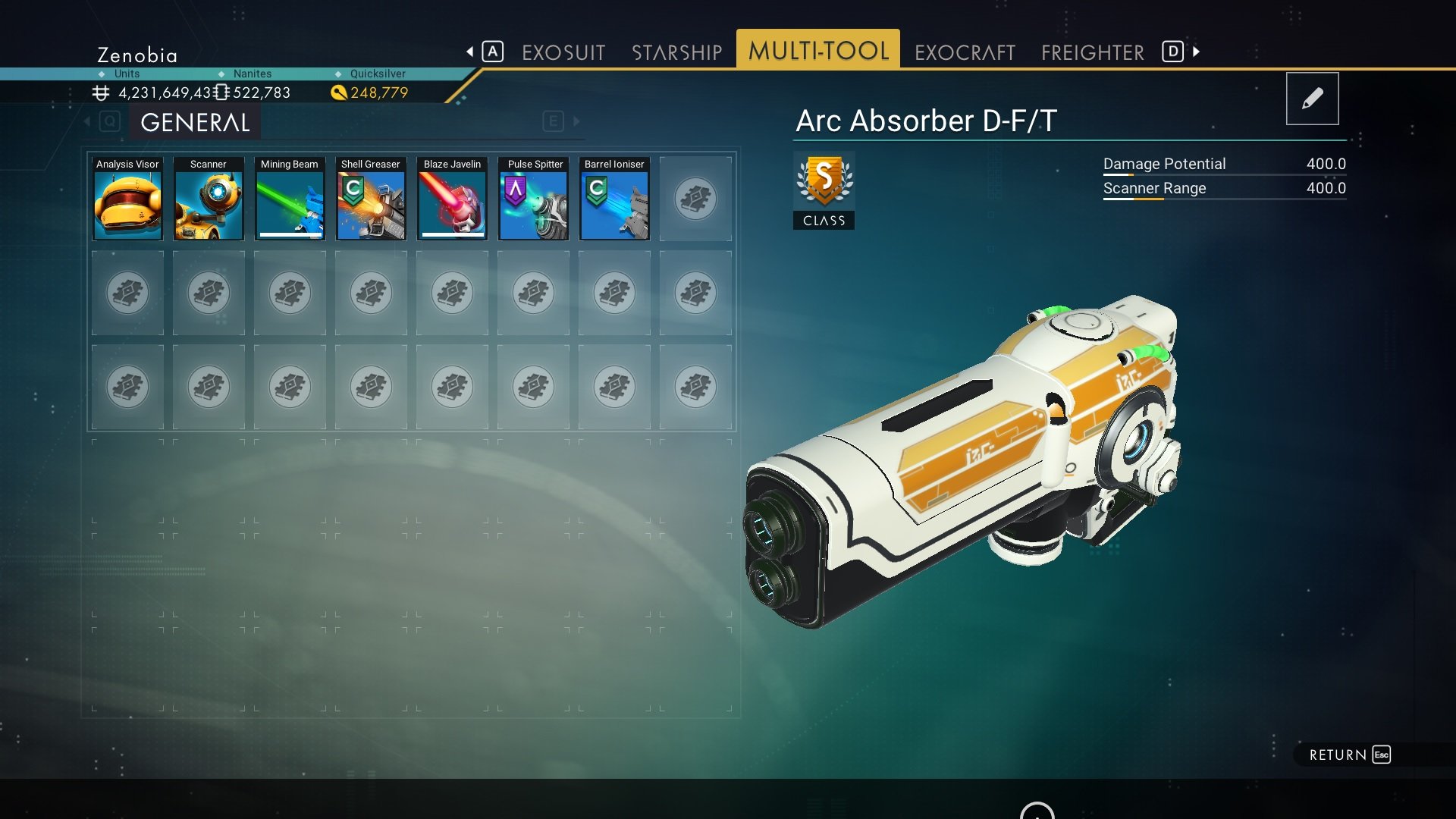Click the Return button
The image size is (1456, 819).
(x=1349, y=755)
